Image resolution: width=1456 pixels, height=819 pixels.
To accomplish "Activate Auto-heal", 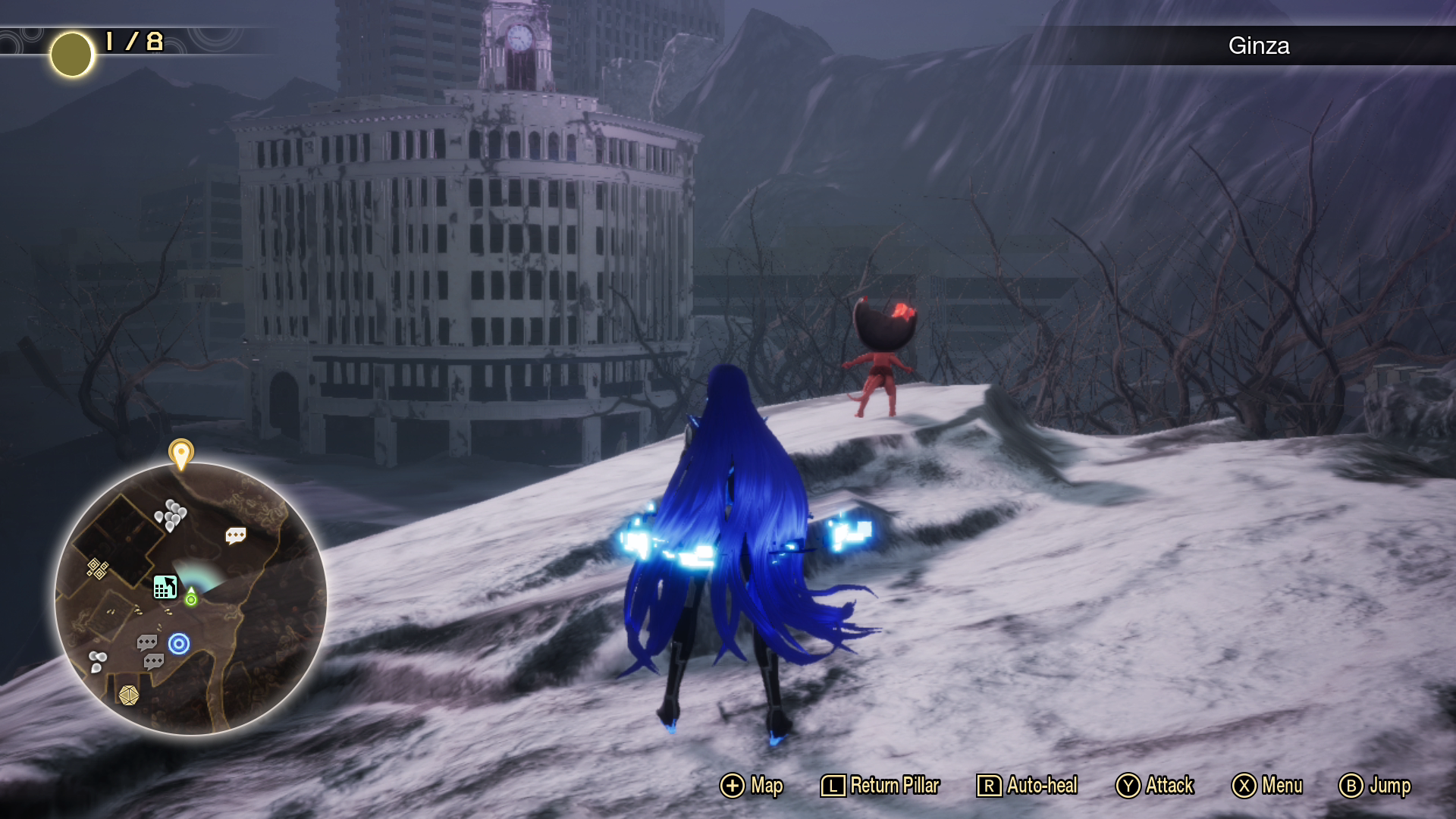I will (1027, 786).
